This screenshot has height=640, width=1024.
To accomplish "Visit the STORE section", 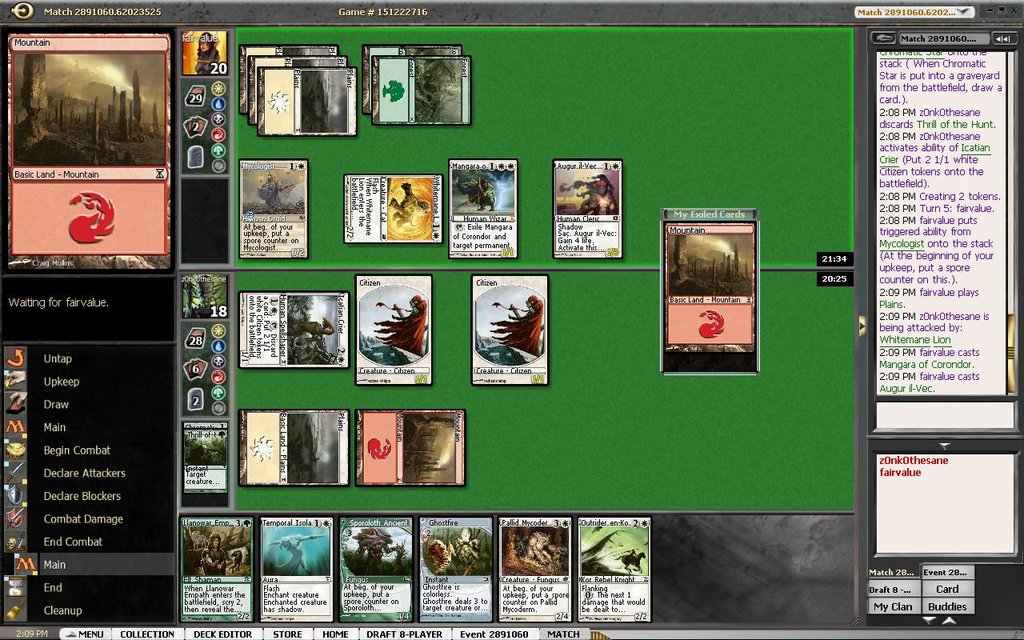I will pos(287,633).
